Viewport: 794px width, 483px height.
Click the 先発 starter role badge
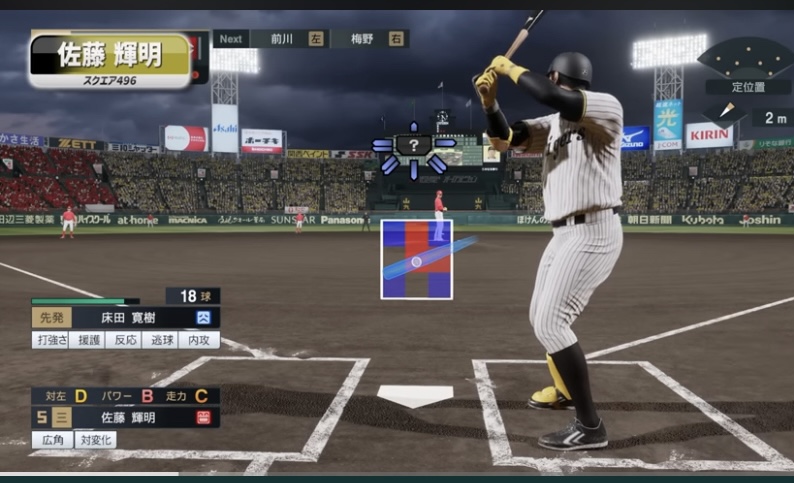pyautogui.click(x=52, y=318)
